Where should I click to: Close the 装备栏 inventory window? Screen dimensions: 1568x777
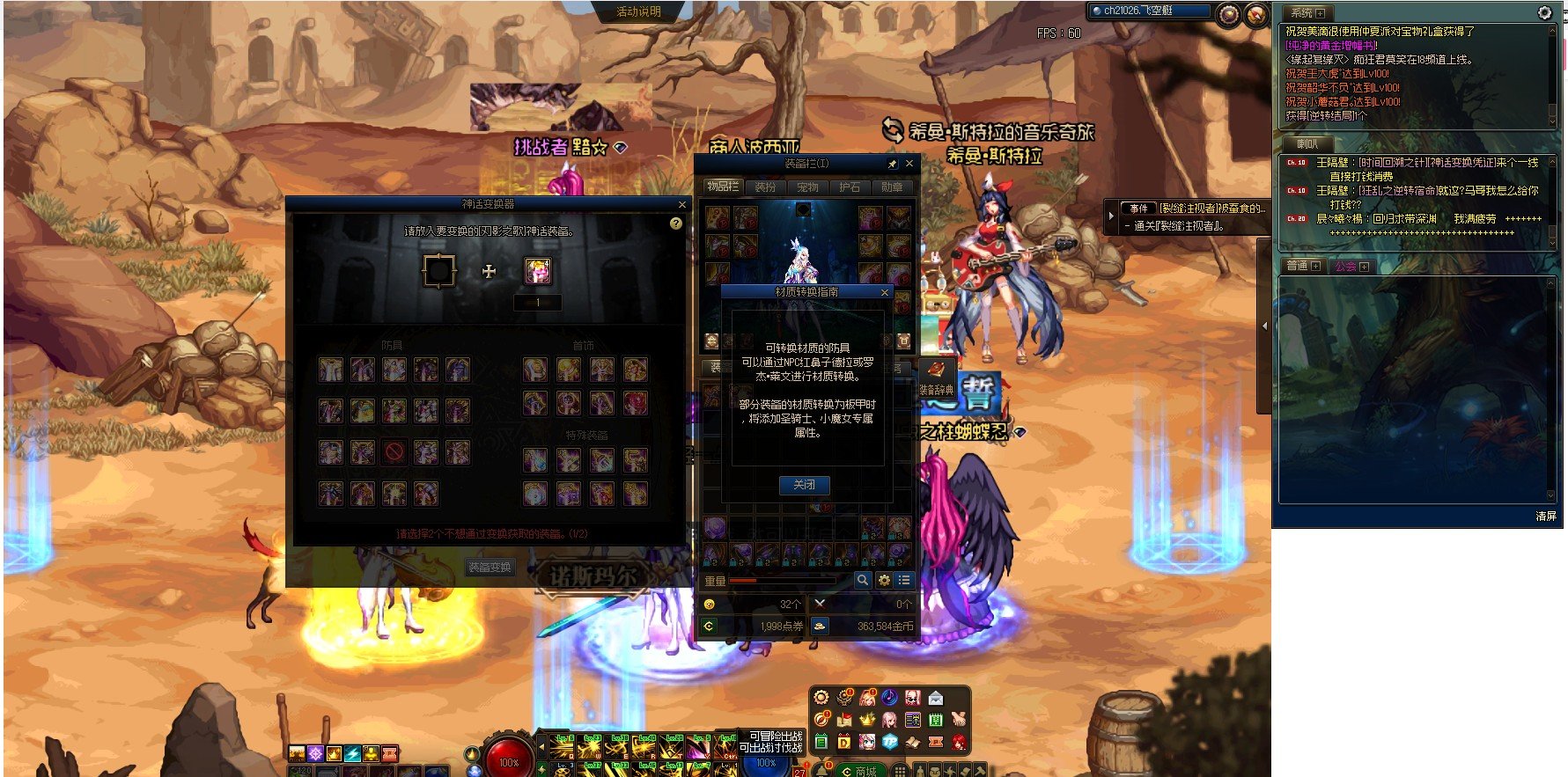click(x=909, y=164)
